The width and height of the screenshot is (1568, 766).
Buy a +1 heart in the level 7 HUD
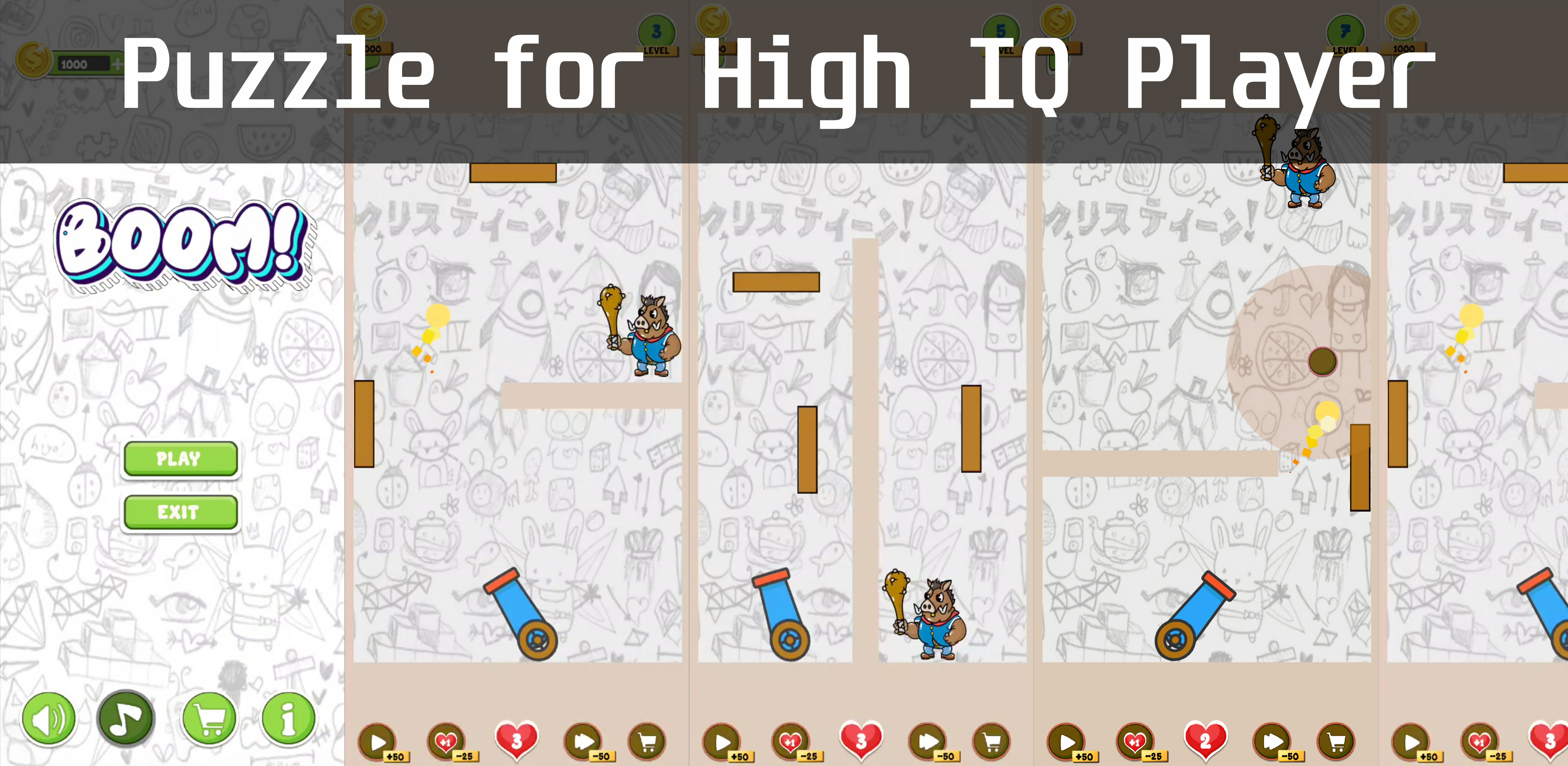pos(1136,742)
